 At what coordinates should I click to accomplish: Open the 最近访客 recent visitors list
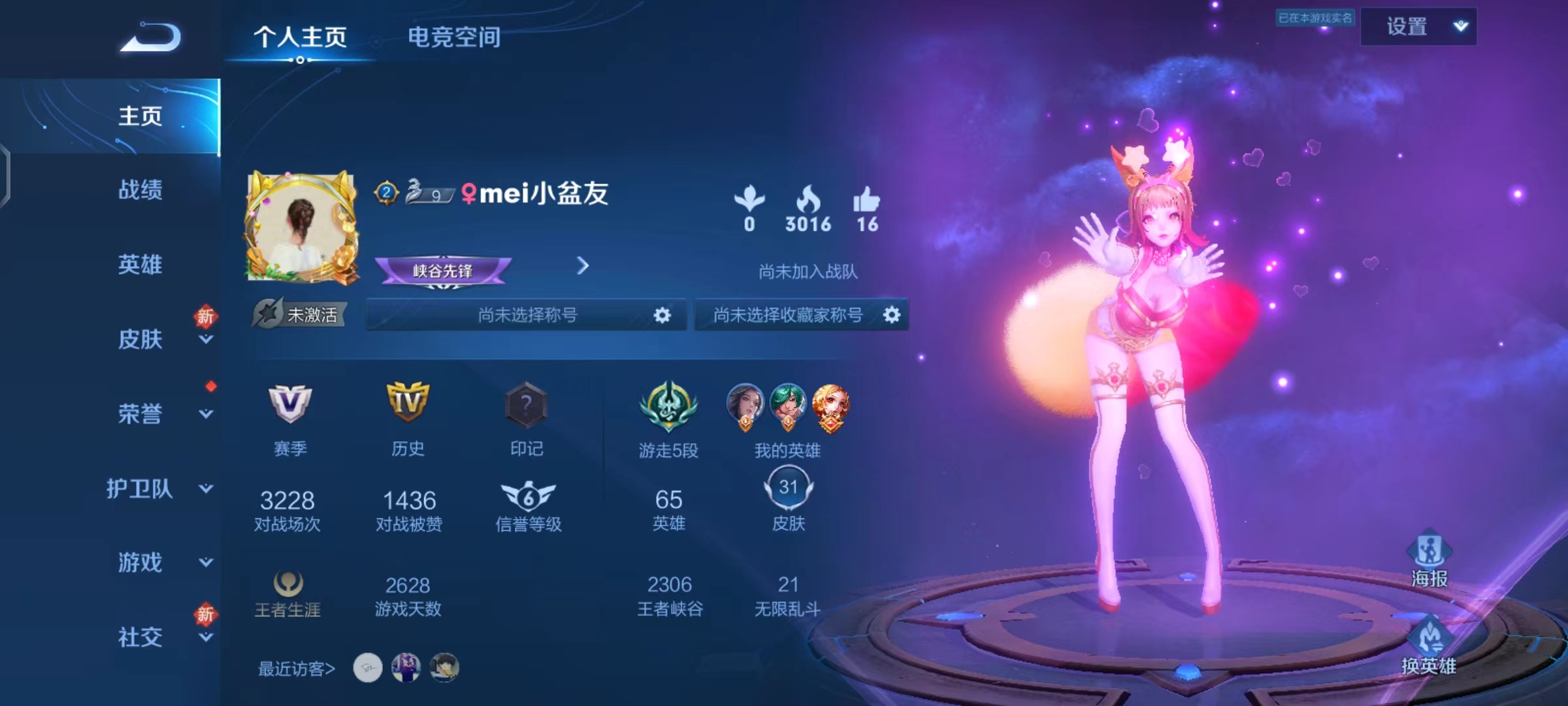(x=297, y=669)
